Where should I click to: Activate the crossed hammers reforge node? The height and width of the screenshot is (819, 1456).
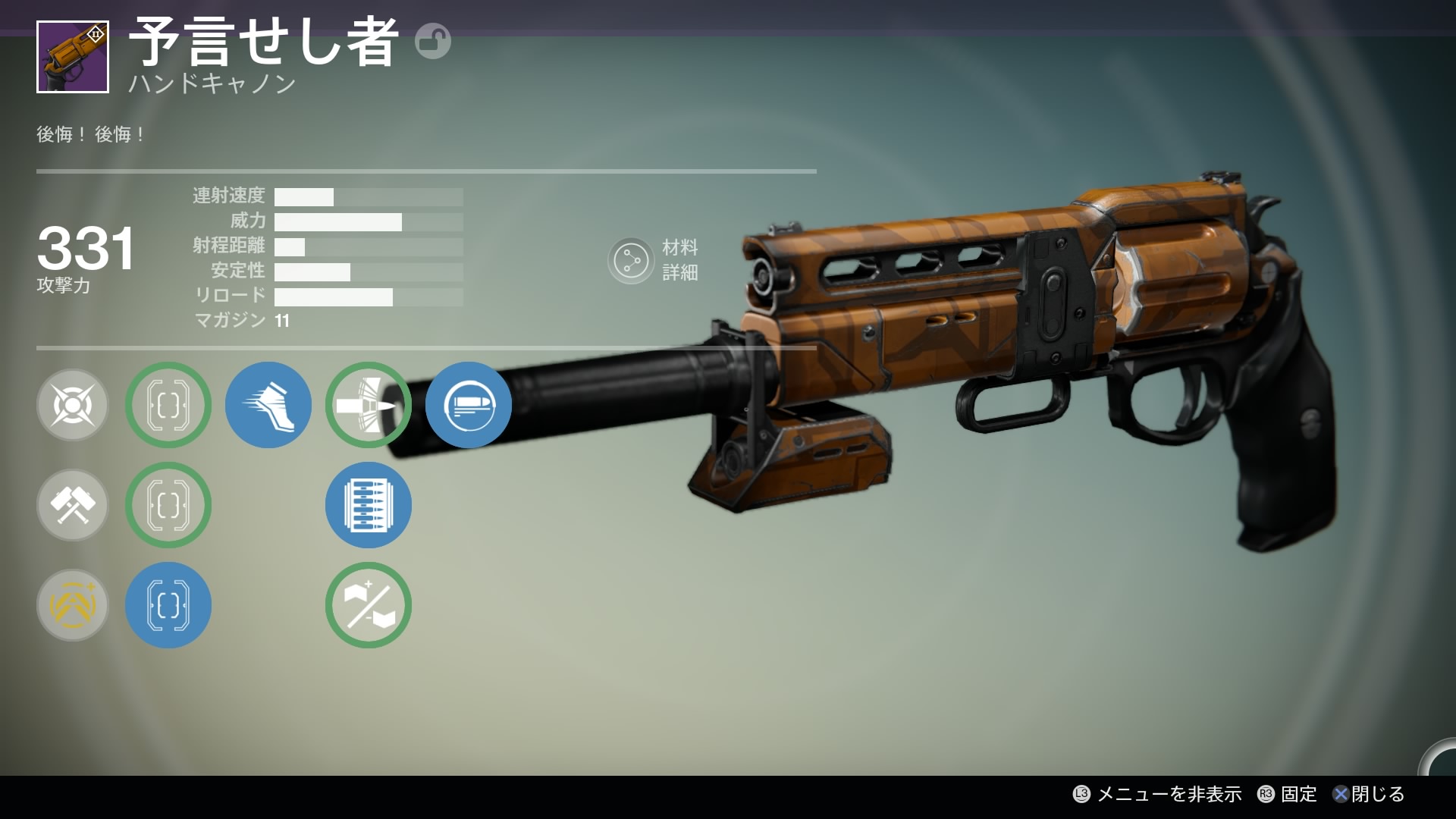[73, 505]
